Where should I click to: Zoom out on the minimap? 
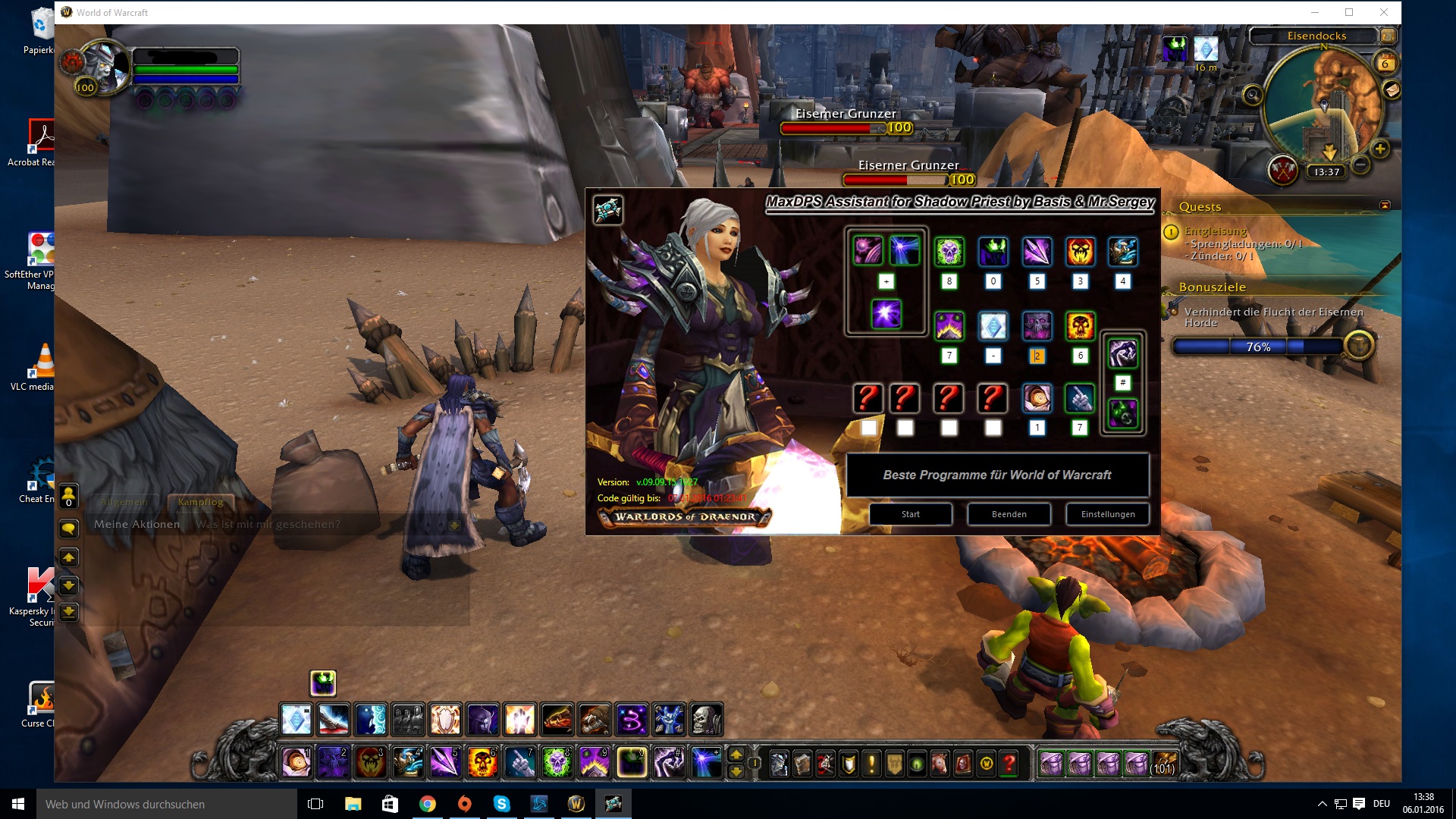pyautogui.click(x=1361, y=164)
